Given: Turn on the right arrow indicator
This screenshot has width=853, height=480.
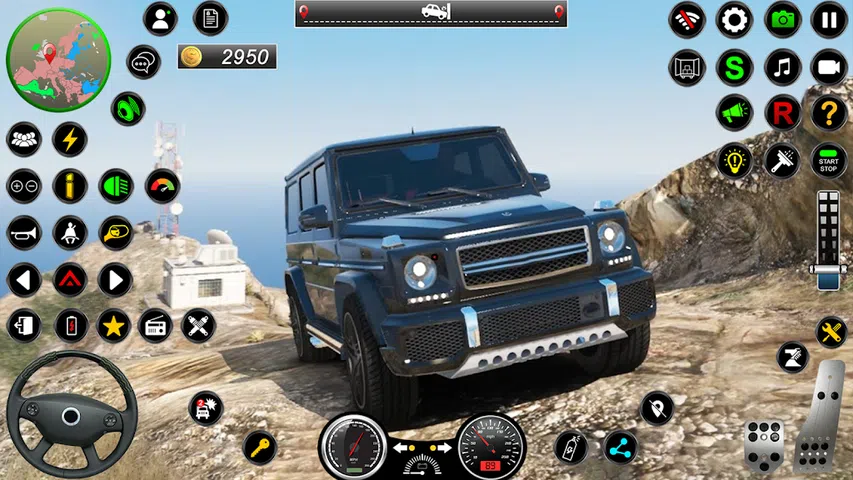Looking at the screenshot, I should [x=116, y=279].
